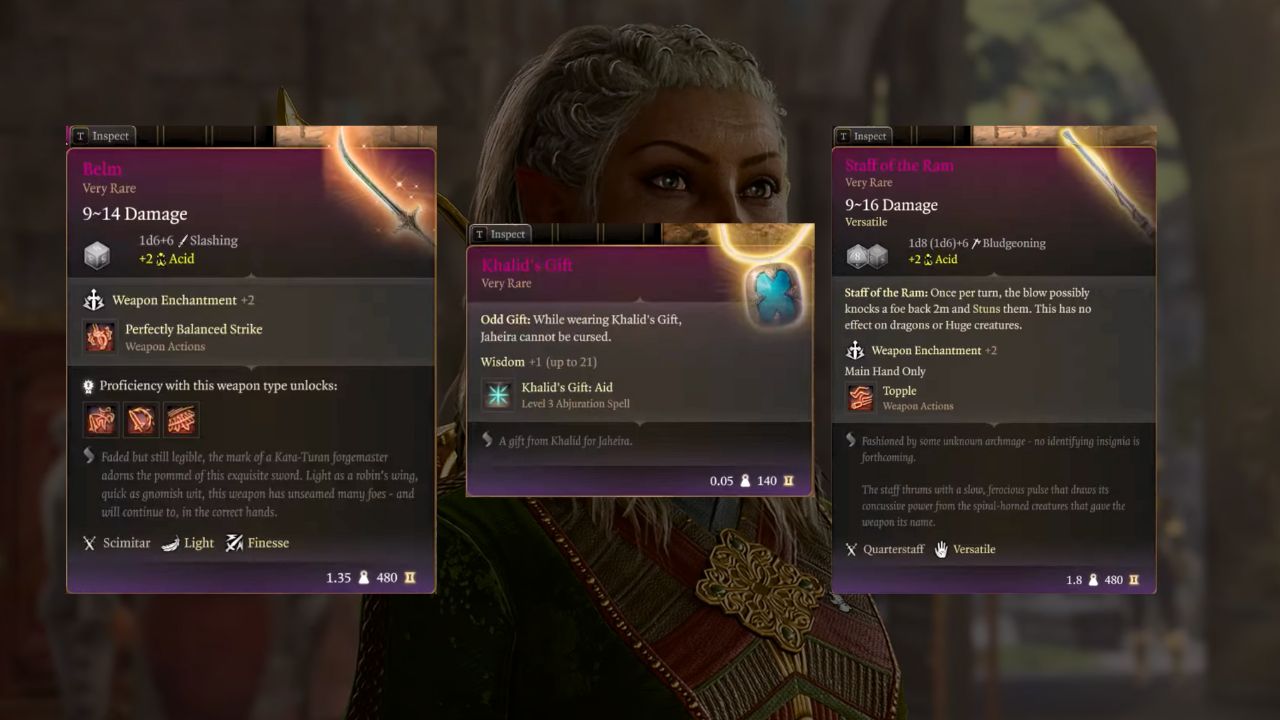Open the Topple weapon action icon
Image resolution: width=1280 pixels, height=720 pixels.
click(x=860, y=397)
